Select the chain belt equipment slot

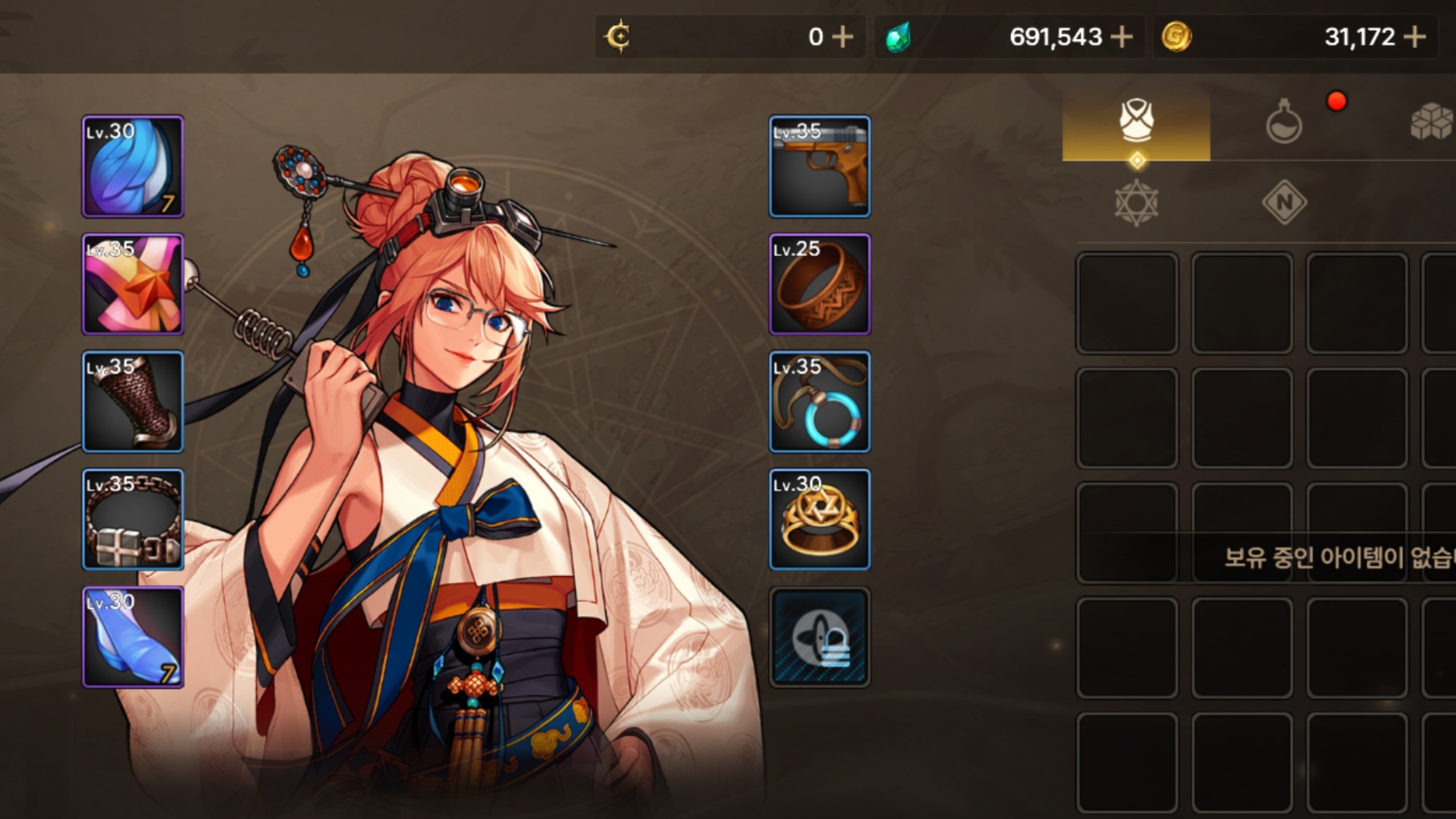pyautogui.click(x=133, y=519)
